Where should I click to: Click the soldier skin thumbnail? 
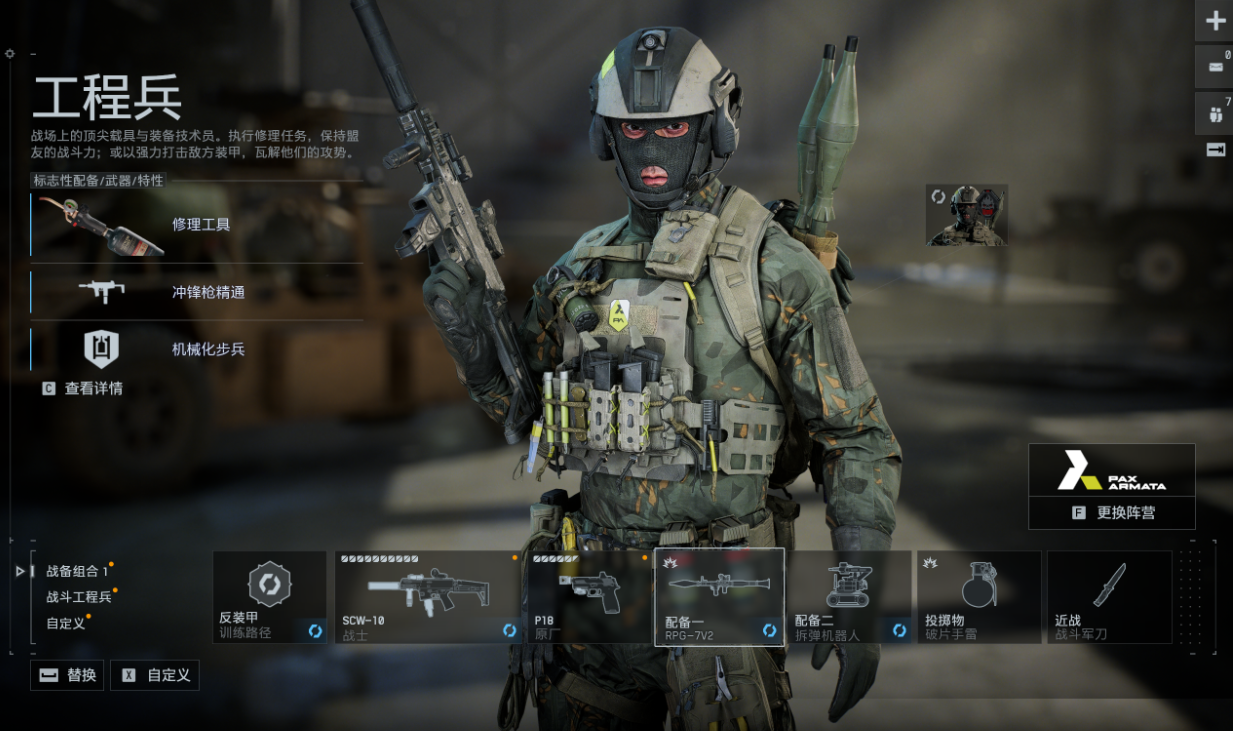[x=966, y=214]
